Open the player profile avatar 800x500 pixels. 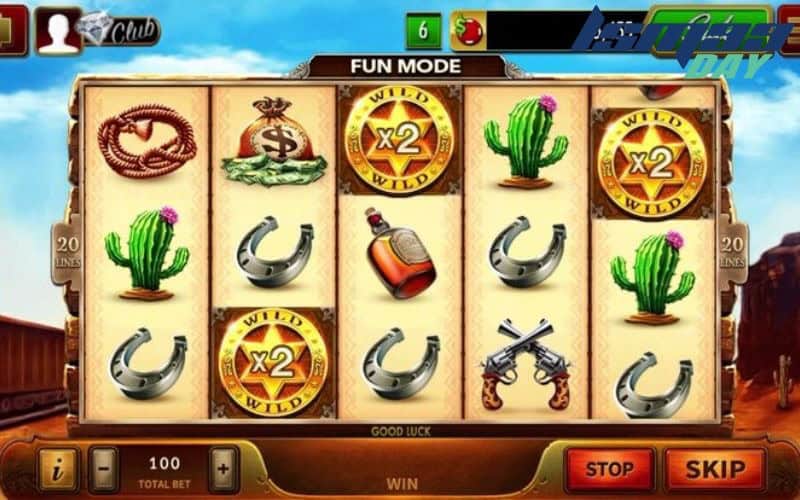[58, 29]
